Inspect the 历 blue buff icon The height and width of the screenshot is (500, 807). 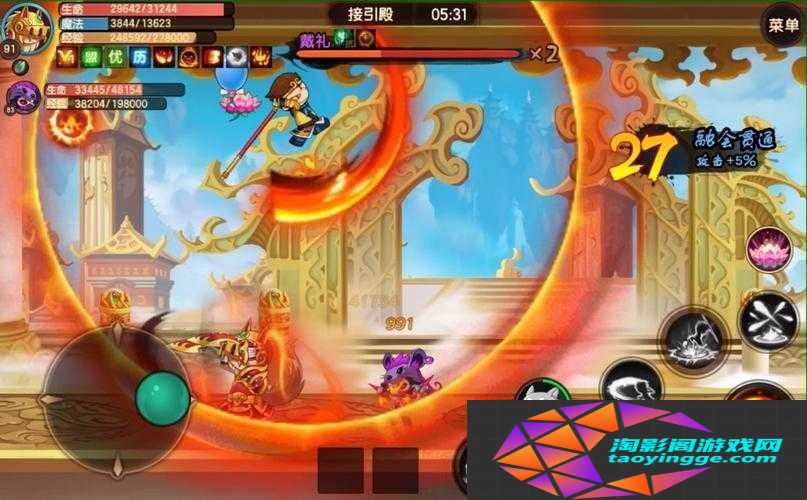coord(139,57)
